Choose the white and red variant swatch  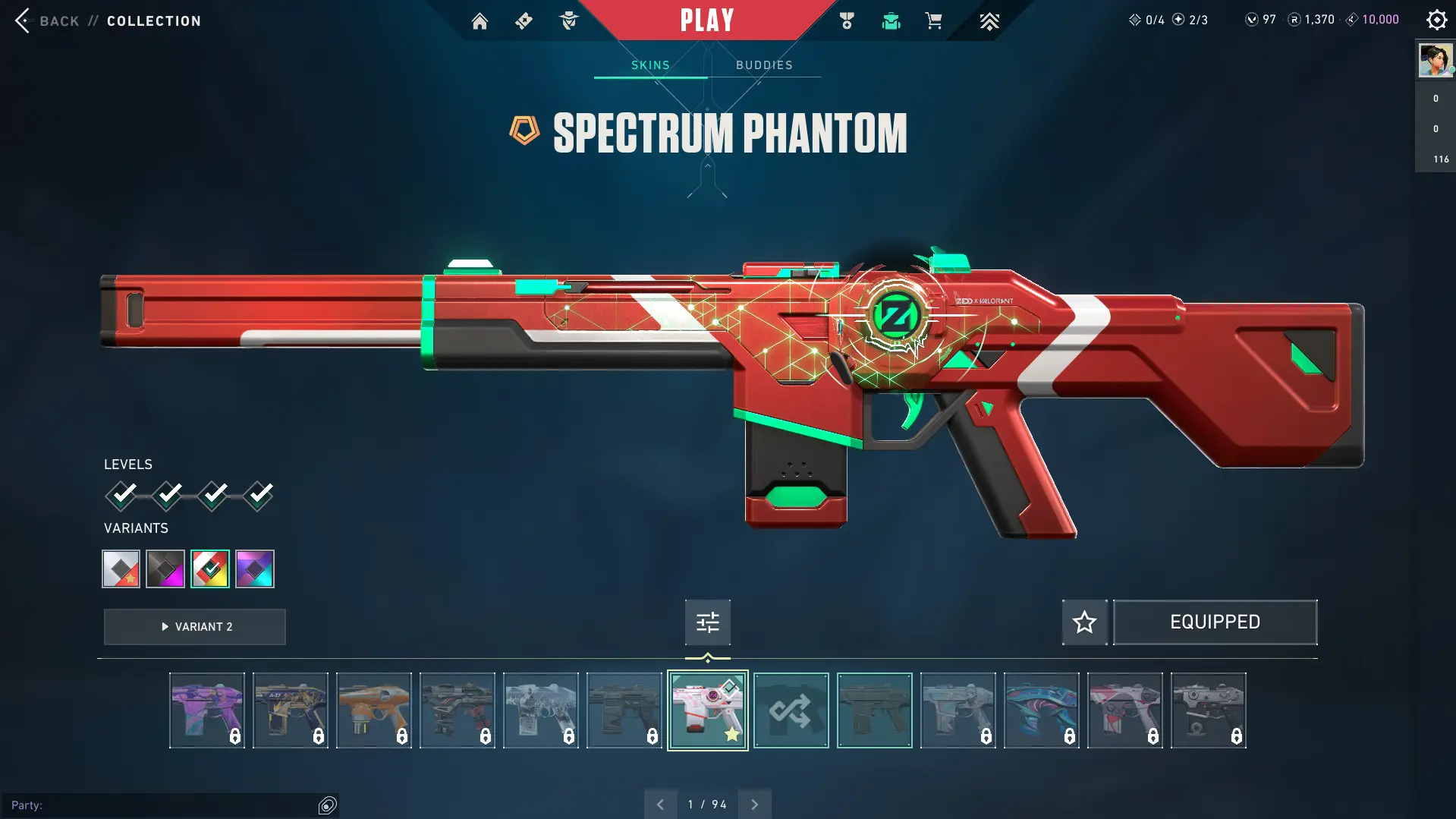pos(121,569)
